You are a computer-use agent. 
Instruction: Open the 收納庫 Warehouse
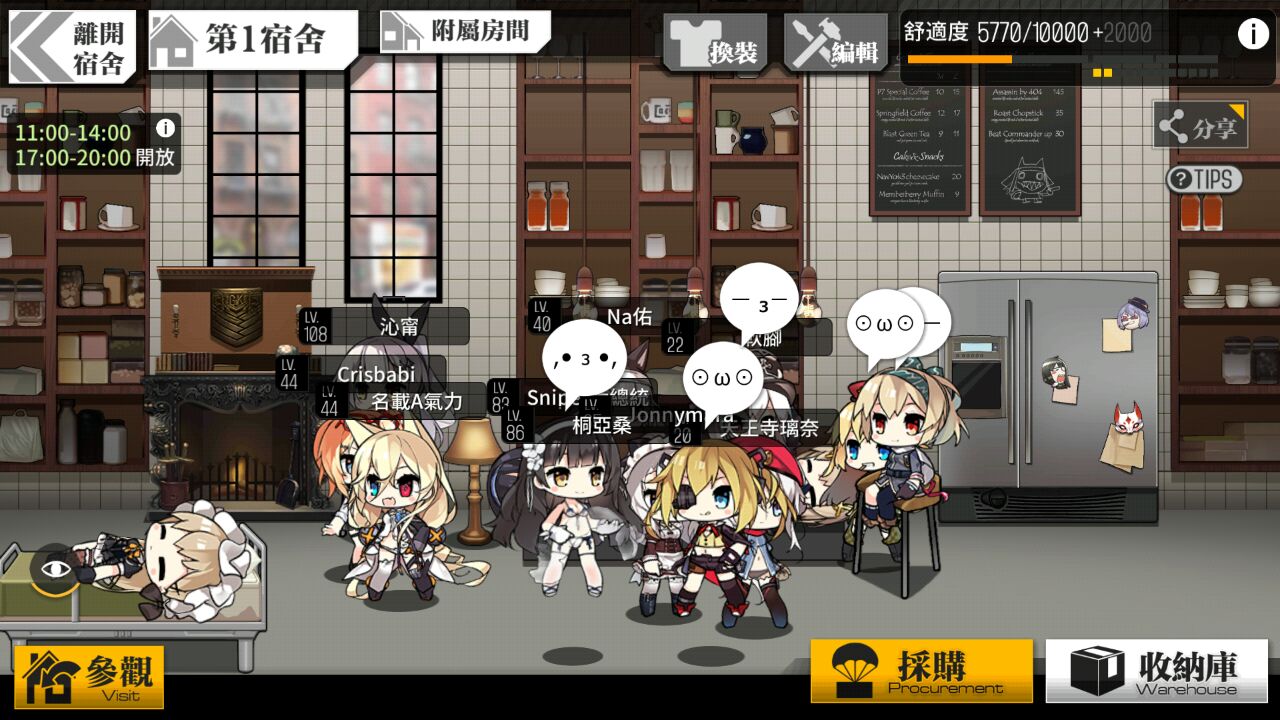(1156, 671)
